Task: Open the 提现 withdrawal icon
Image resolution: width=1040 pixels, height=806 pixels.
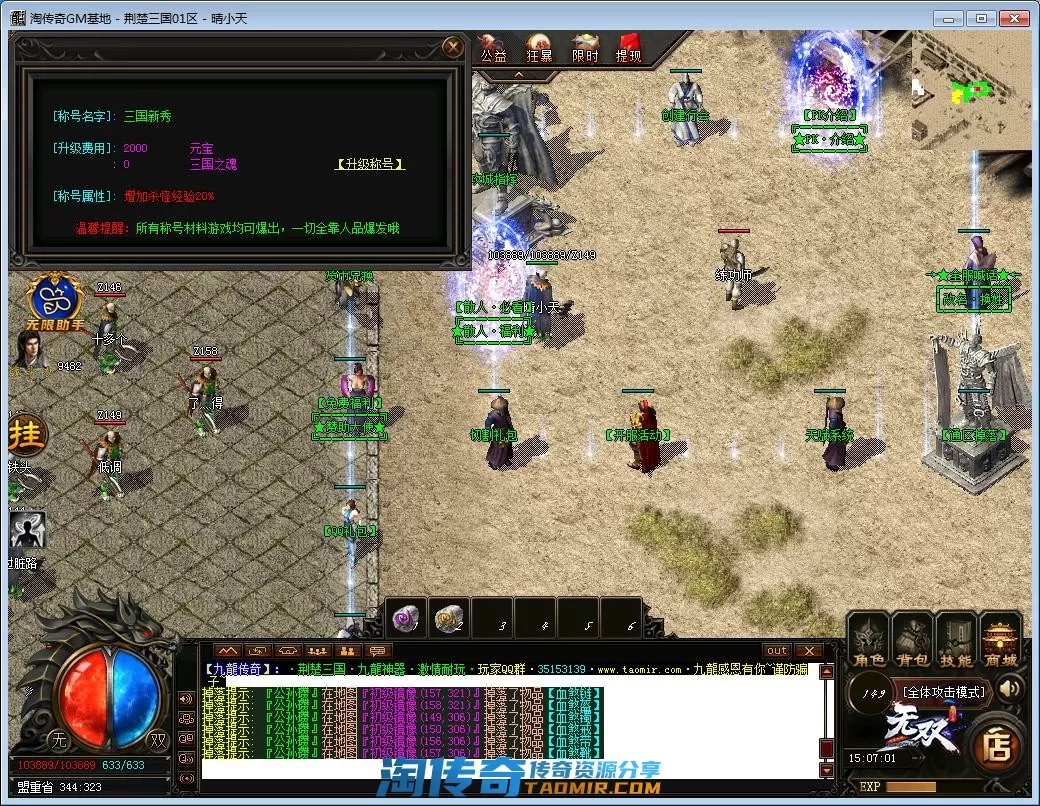Action: point(629,48)
